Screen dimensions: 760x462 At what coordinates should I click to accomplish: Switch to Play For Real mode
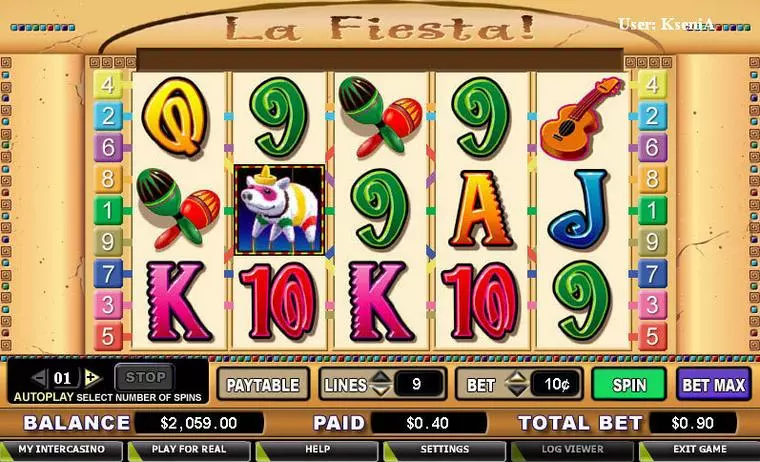(x=189, y=450)
